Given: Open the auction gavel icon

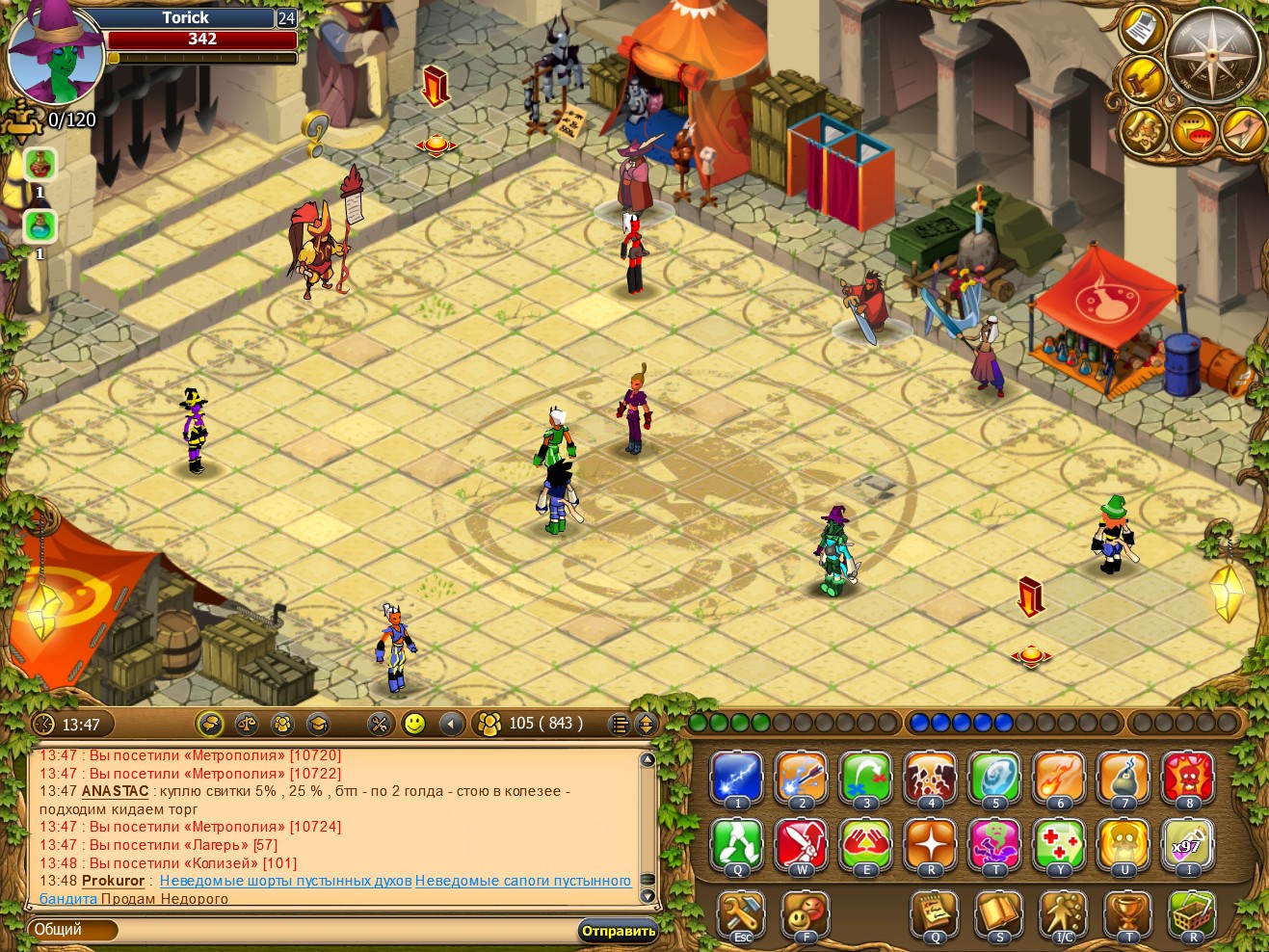Looking at the screenshot, I should (x=1143, y=78).
